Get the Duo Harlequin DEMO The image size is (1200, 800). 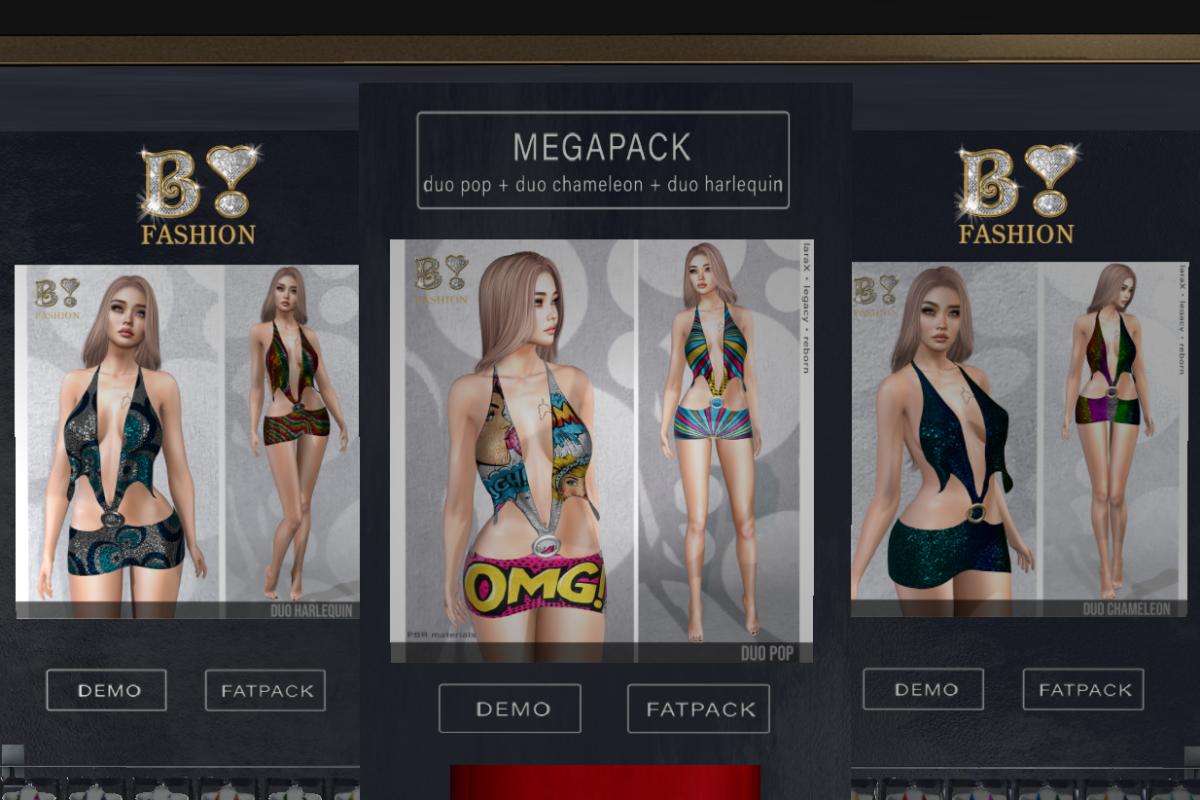point(106,690)
